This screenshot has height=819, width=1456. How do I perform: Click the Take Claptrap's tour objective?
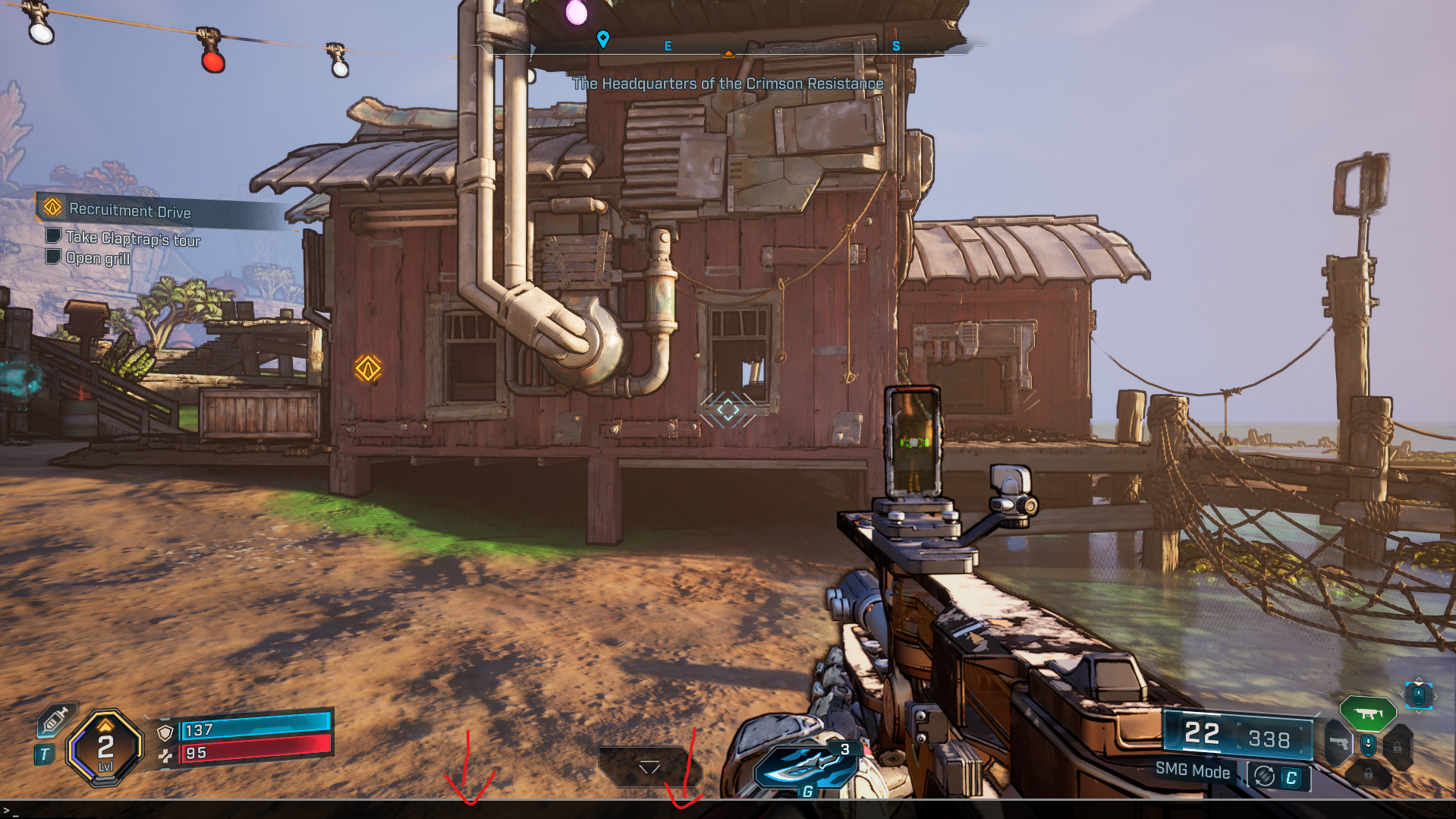click(132, 238)
